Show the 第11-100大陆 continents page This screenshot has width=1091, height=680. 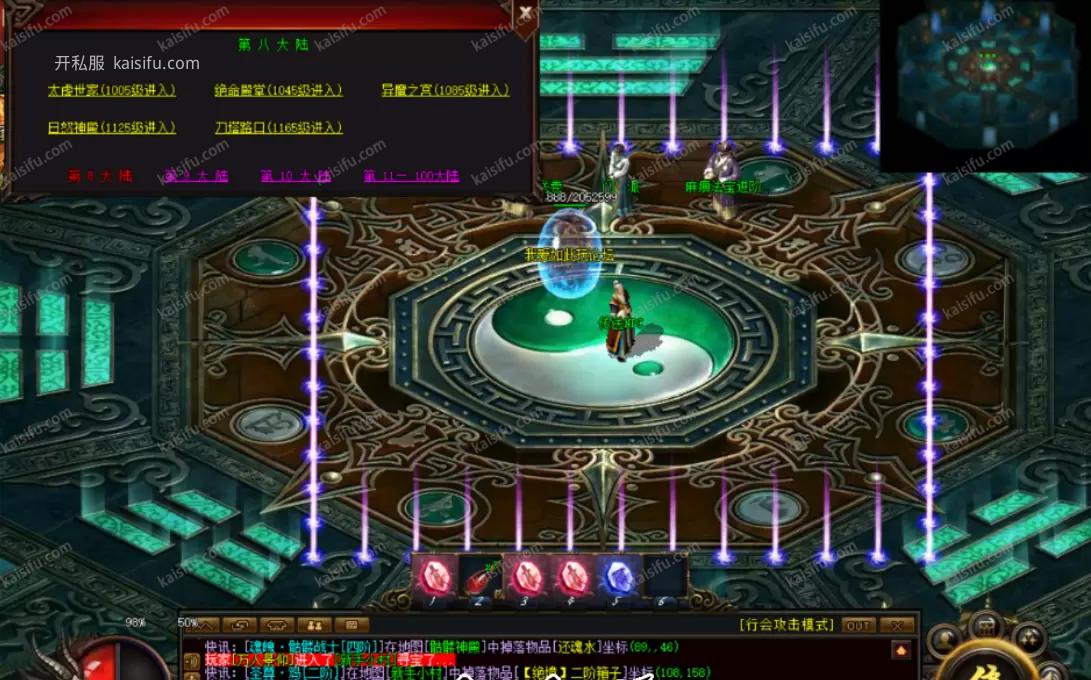coord(411,176)
